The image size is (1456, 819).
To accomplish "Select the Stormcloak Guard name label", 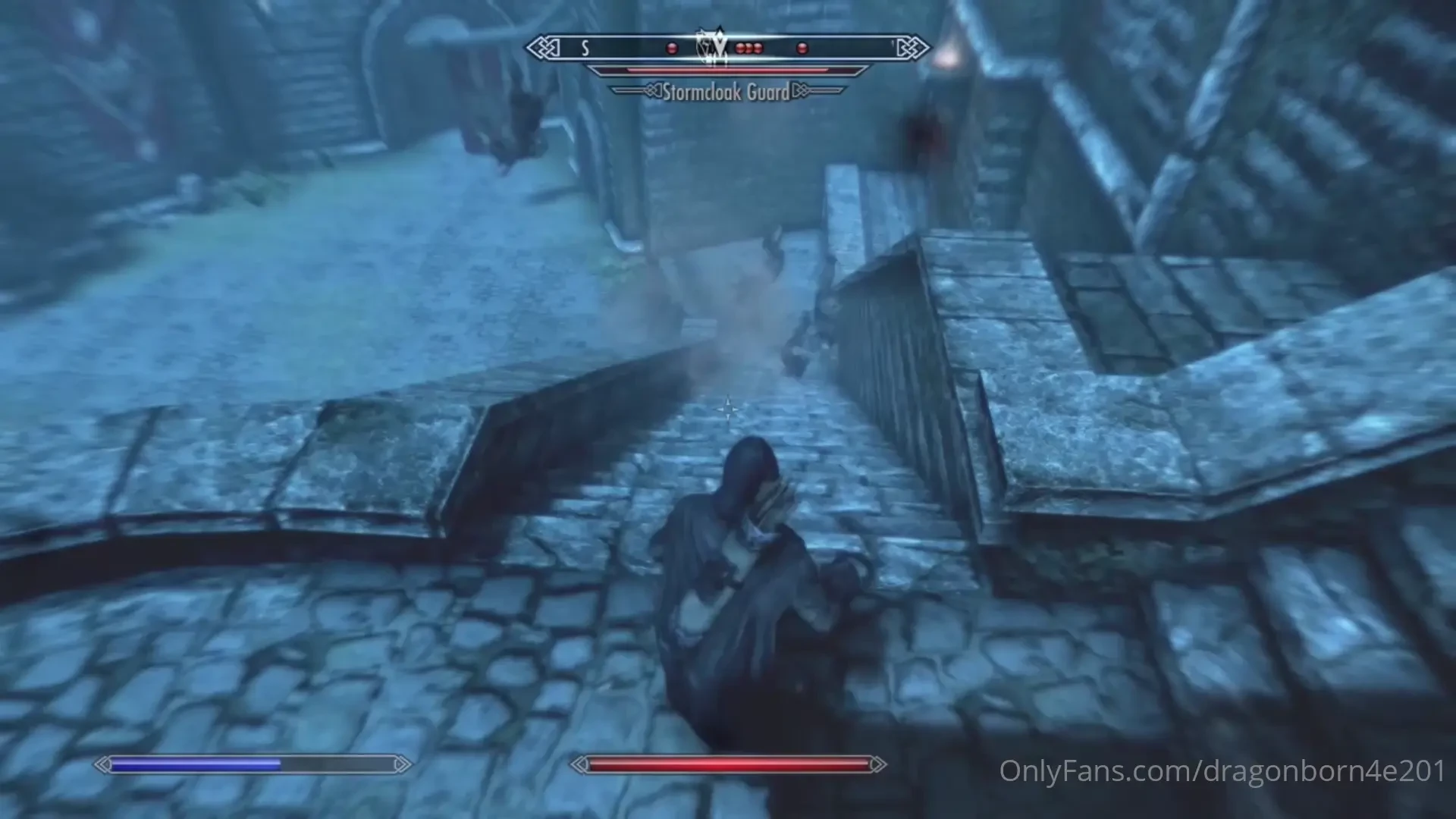I will point(724,93).
